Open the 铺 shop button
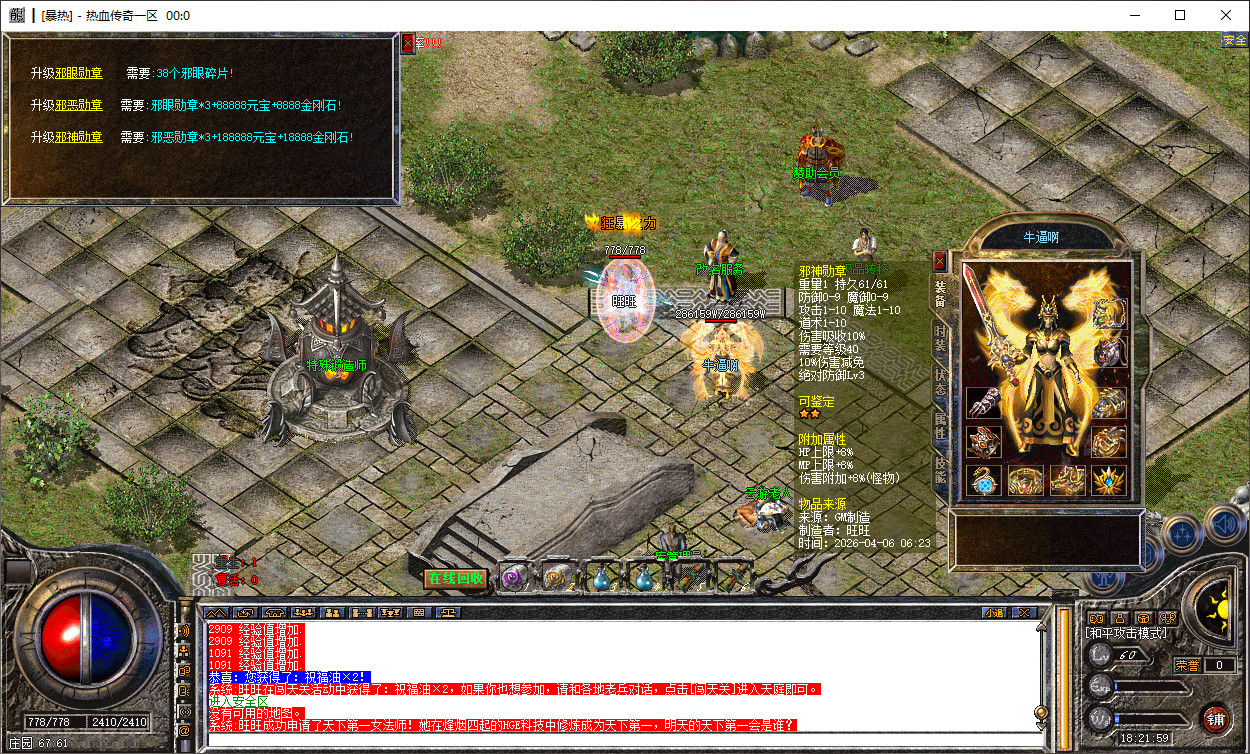Screen dimensions: 1250x754 (x=1215, y=717)
